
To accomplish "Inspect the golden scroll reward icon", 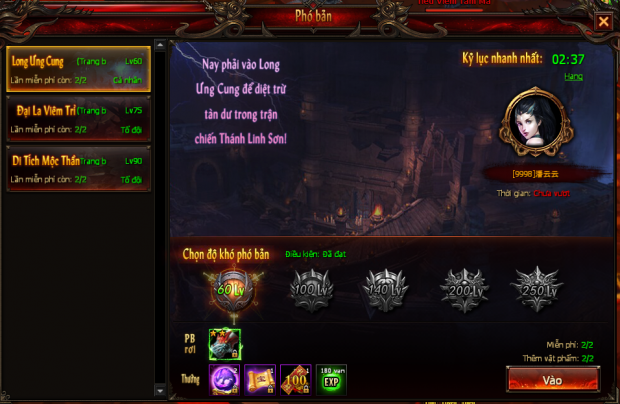I will [x=260, y=379].
